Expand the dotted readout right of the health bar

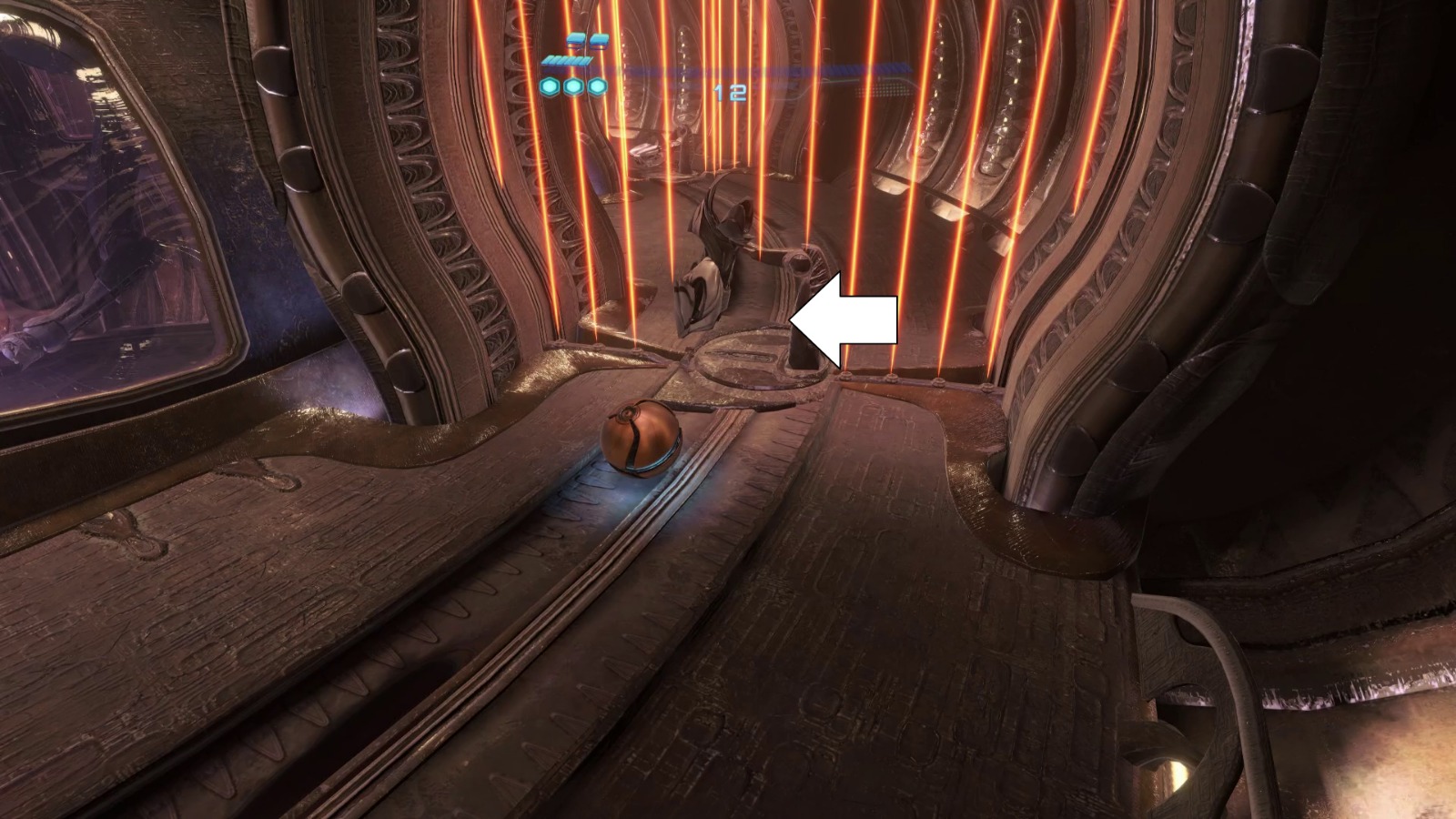coord(880,90)
